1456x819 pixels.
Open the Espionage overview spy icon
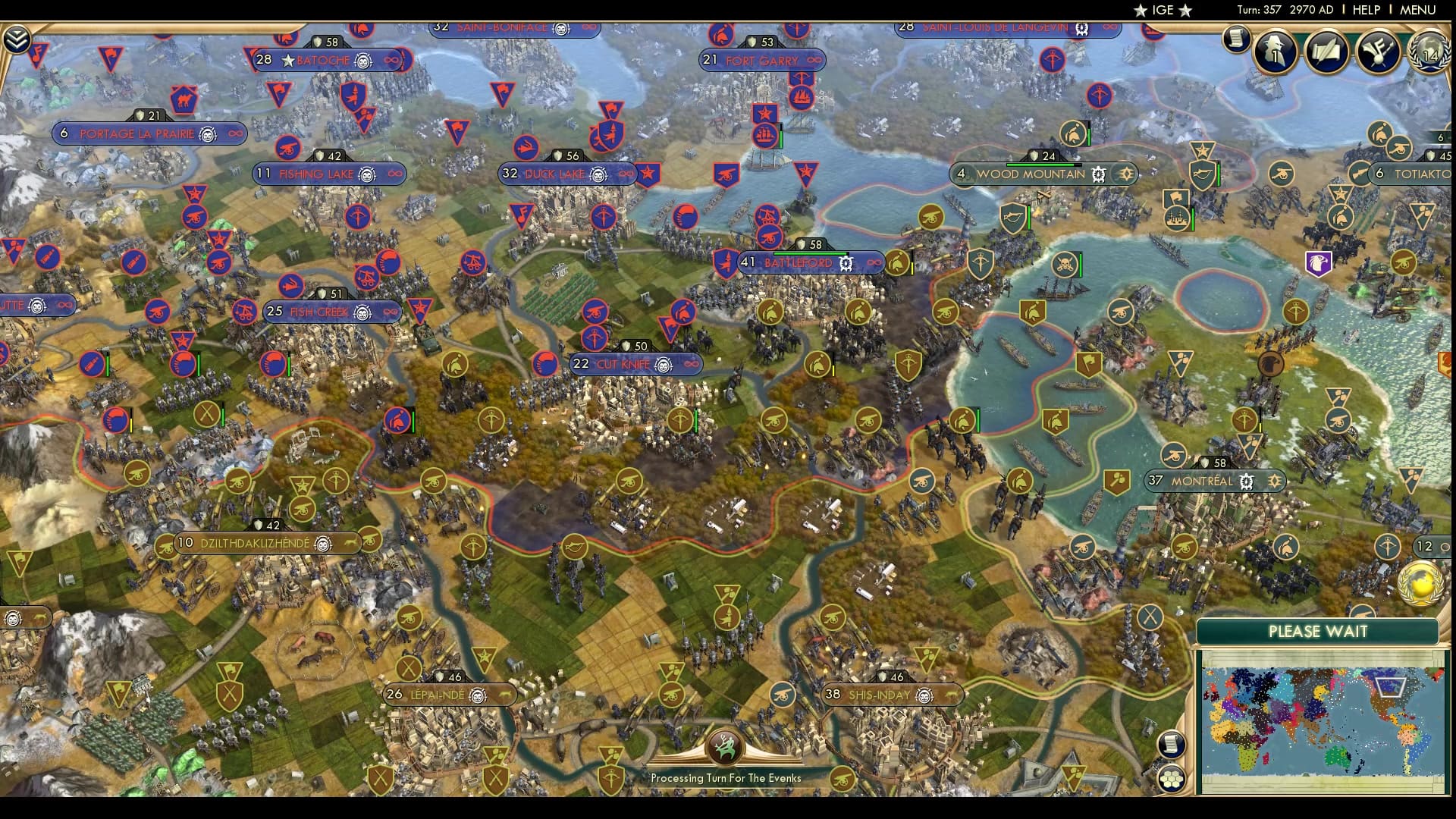pyautogui.click(x=1274, y=53)
